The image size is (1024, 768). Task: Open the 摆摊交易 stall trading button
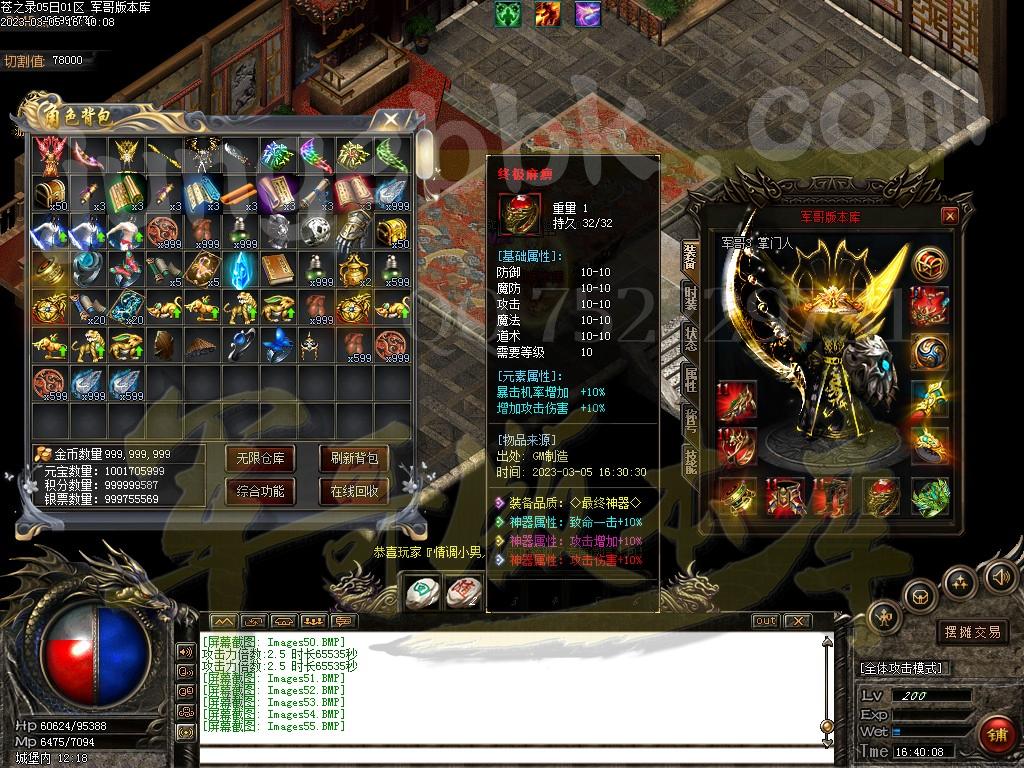(972, 632)
